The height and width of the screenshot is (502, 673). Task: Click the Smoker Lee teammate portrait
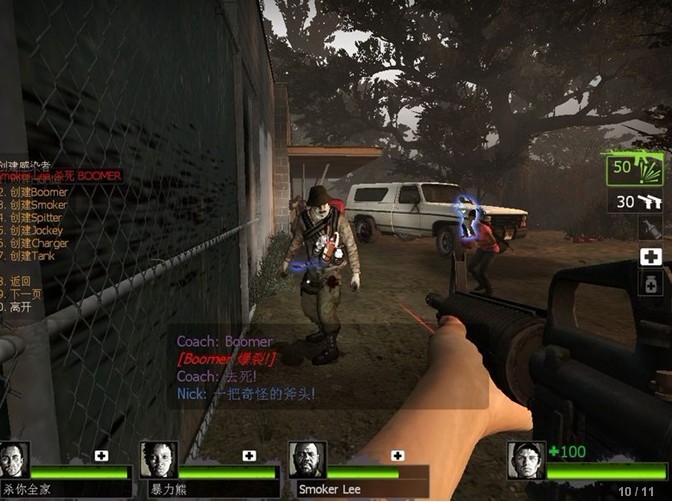coord(307,460)
